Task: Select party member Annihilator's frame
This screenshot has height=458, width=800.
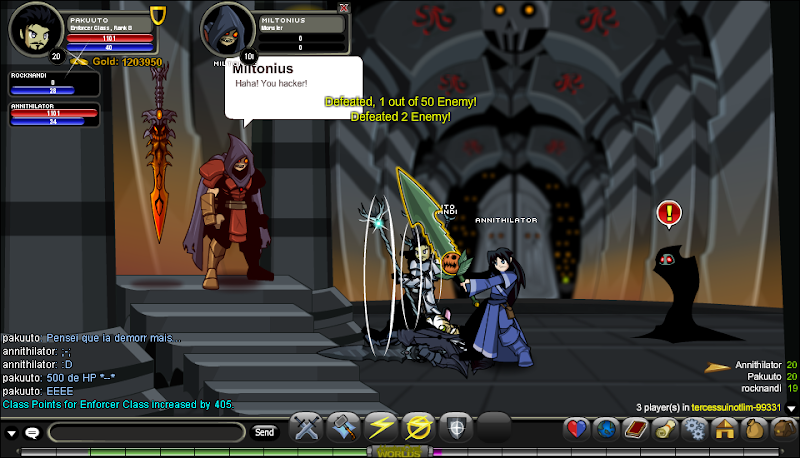Action: pyautogui.click(x=54, y=113)
